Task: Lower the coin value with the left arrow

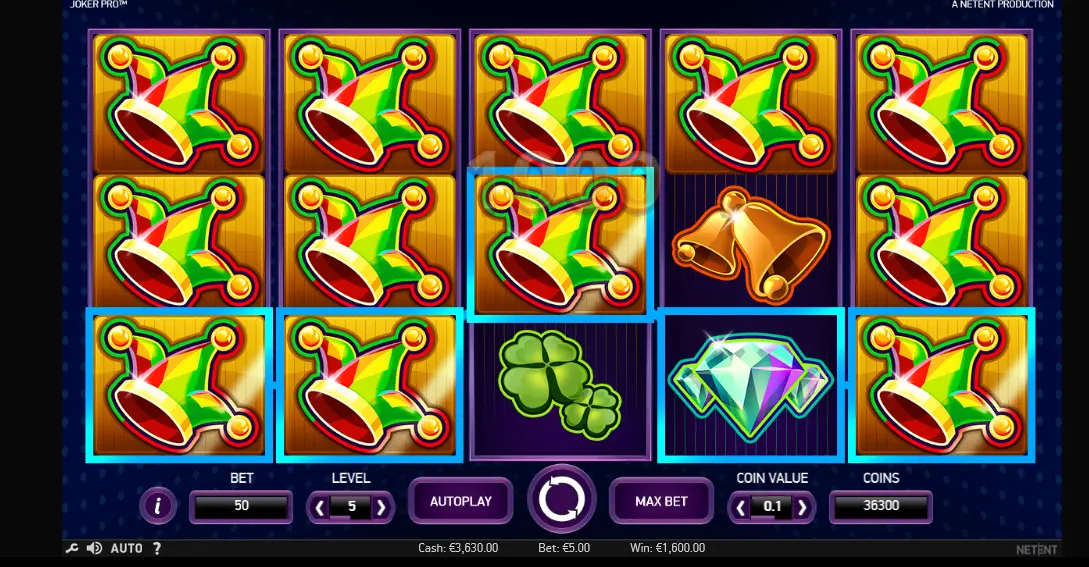Action: click(741, 507)
